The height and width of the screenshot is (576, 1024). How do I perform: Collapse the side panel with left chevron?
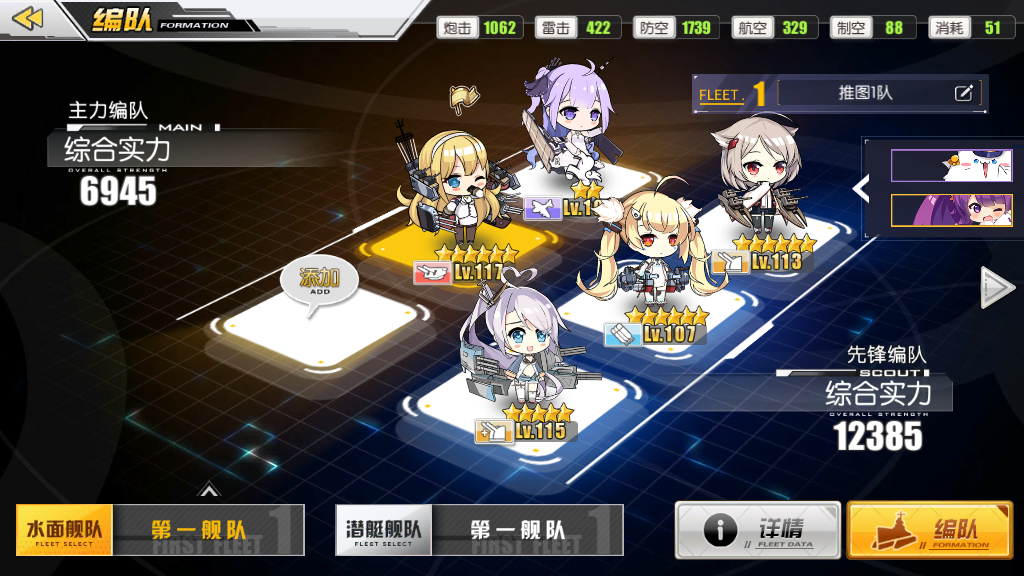coord(859,187)
